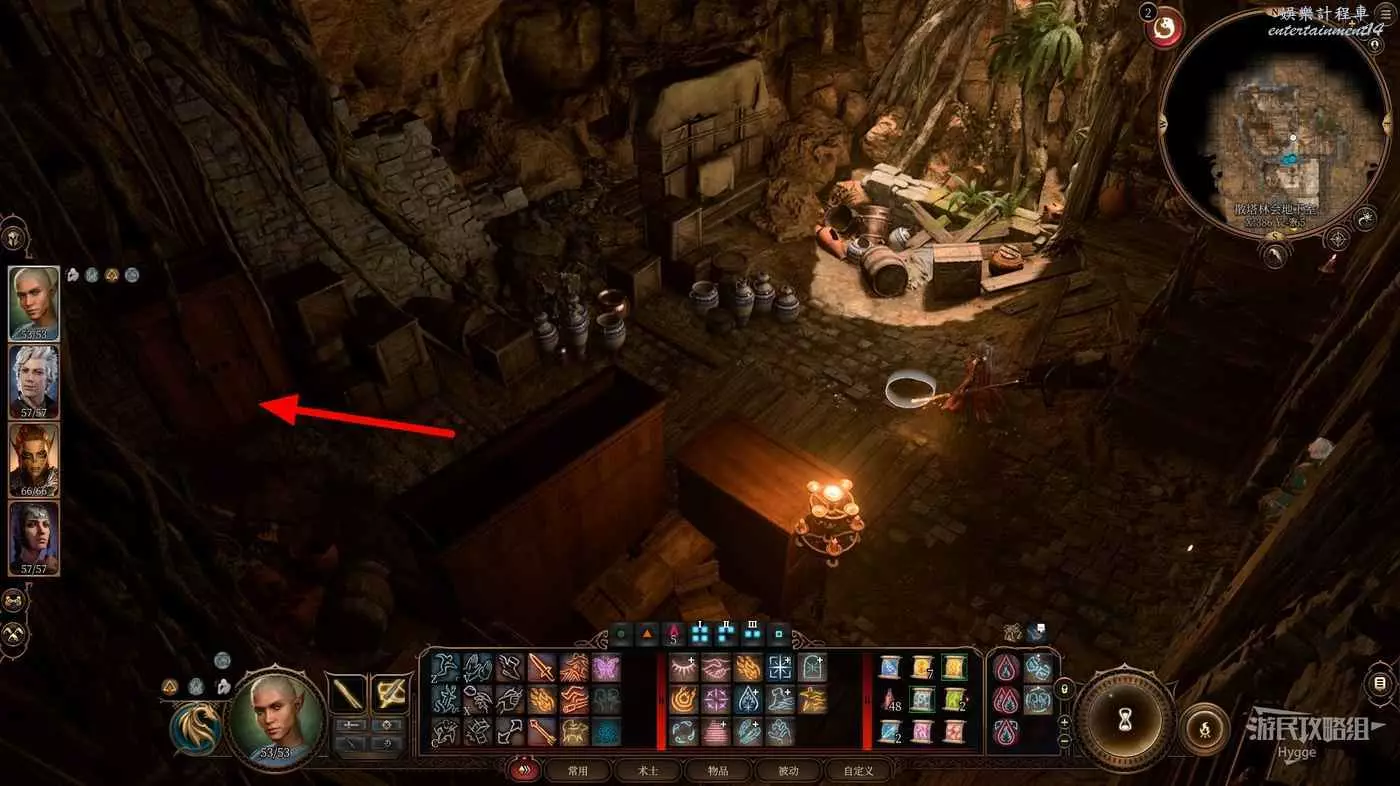Screen dimensions: 1400x786
Task: Switch to the 自定义 hotbar tab
Action: pos(858,771)
